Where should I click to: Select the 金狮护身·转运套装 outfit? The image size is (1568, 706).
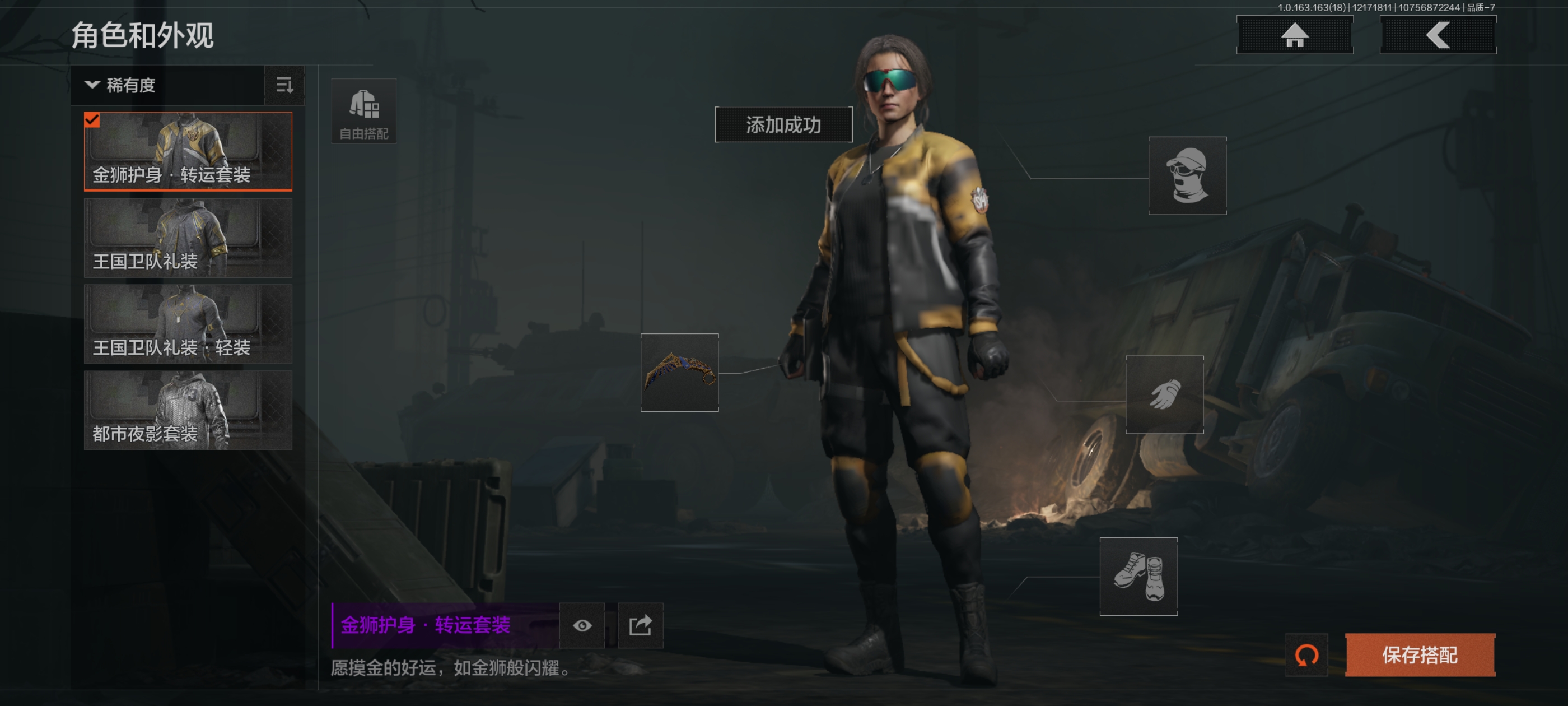click(x=188, y=151)
